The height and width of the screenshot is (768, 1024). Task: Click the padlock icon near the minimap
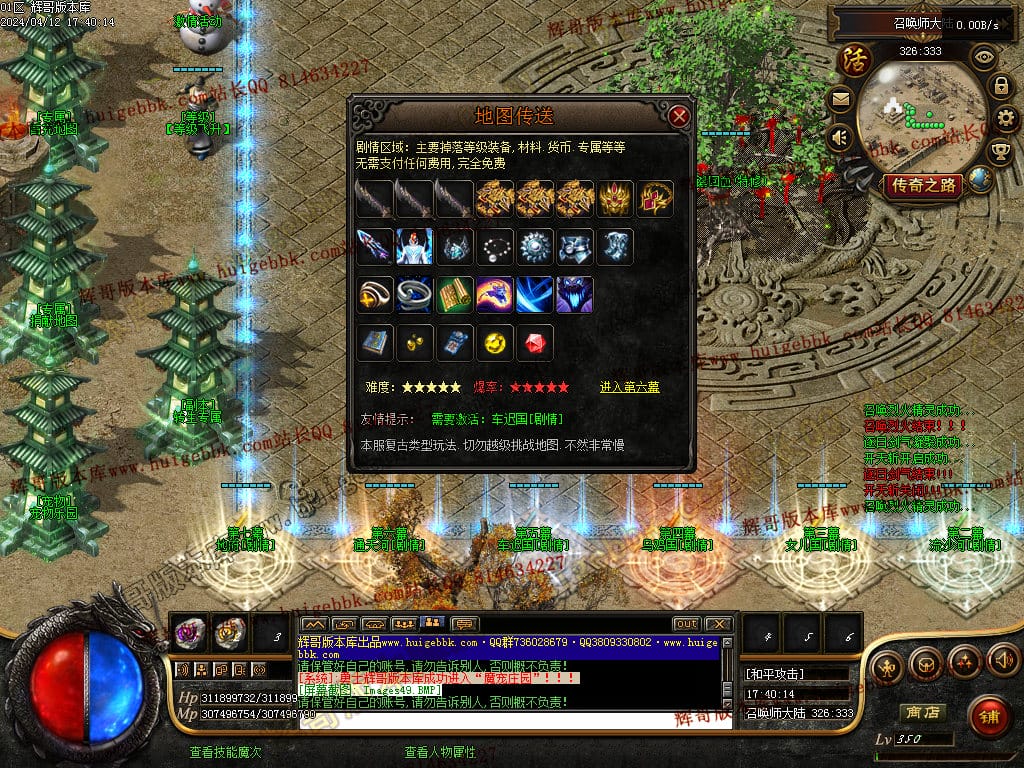point(1001,87)
